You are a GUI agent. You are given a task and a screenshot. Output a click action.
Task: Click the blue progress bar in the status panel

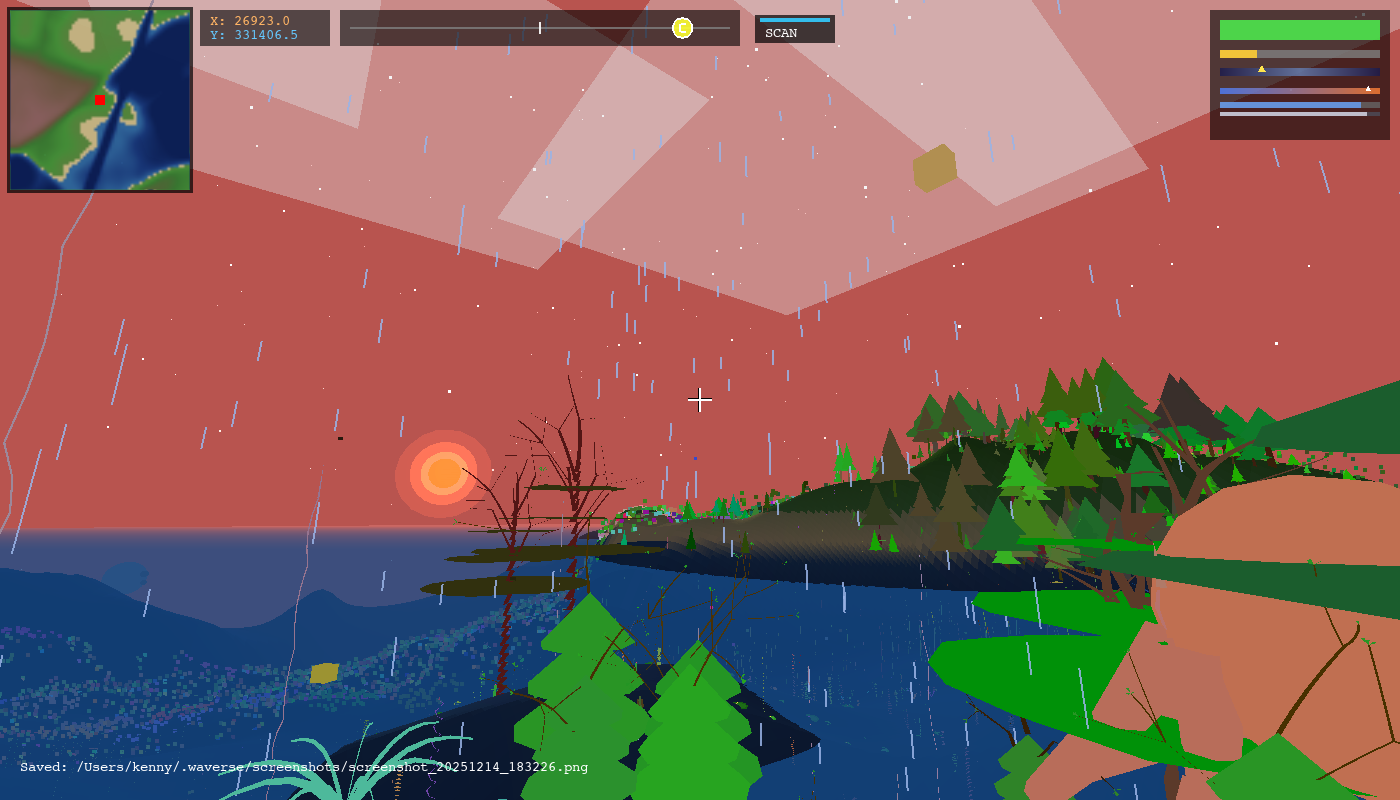[1291, 105]
